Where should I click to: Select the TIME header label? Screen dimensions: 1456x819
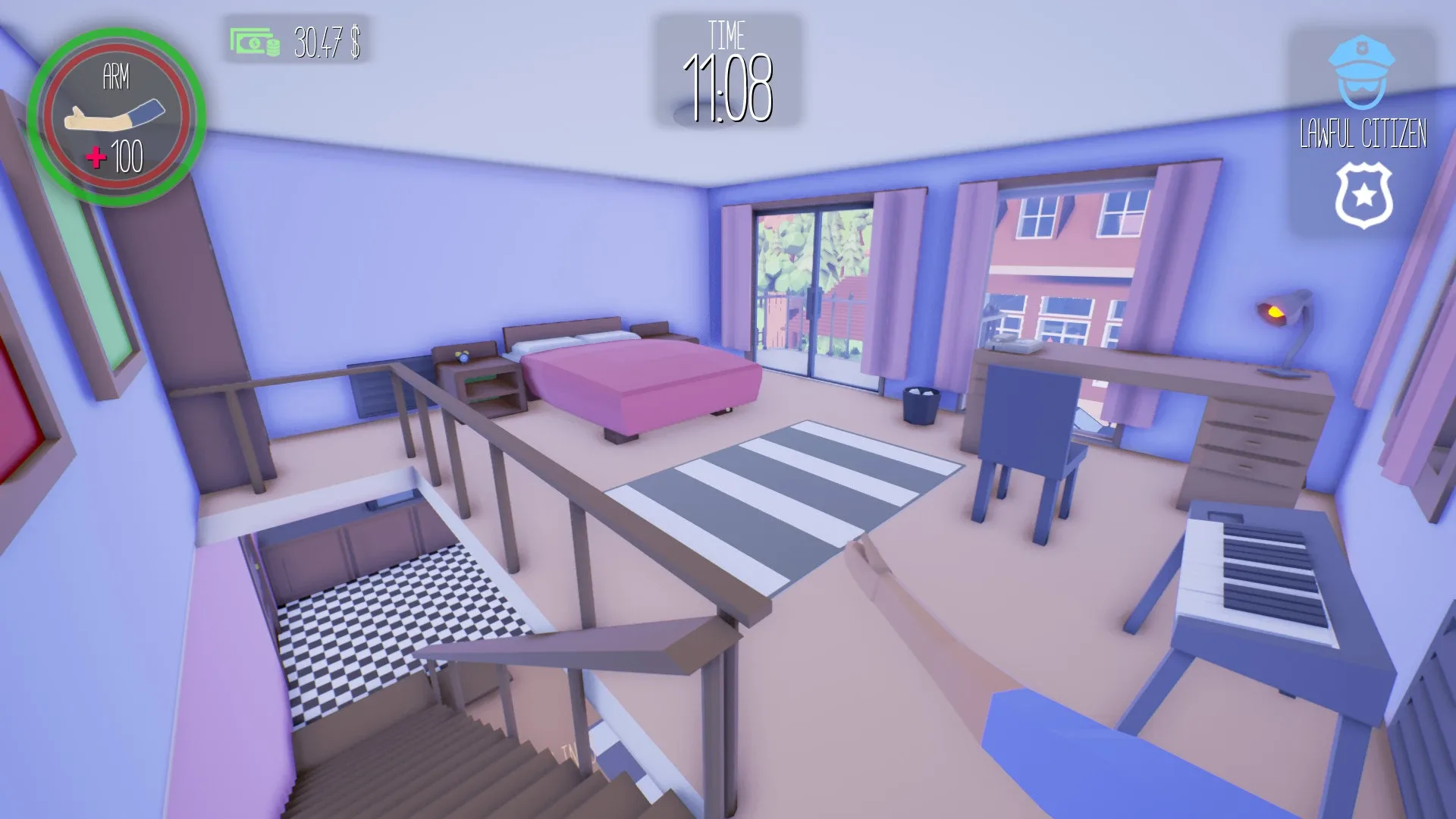(x=729, y=33)
